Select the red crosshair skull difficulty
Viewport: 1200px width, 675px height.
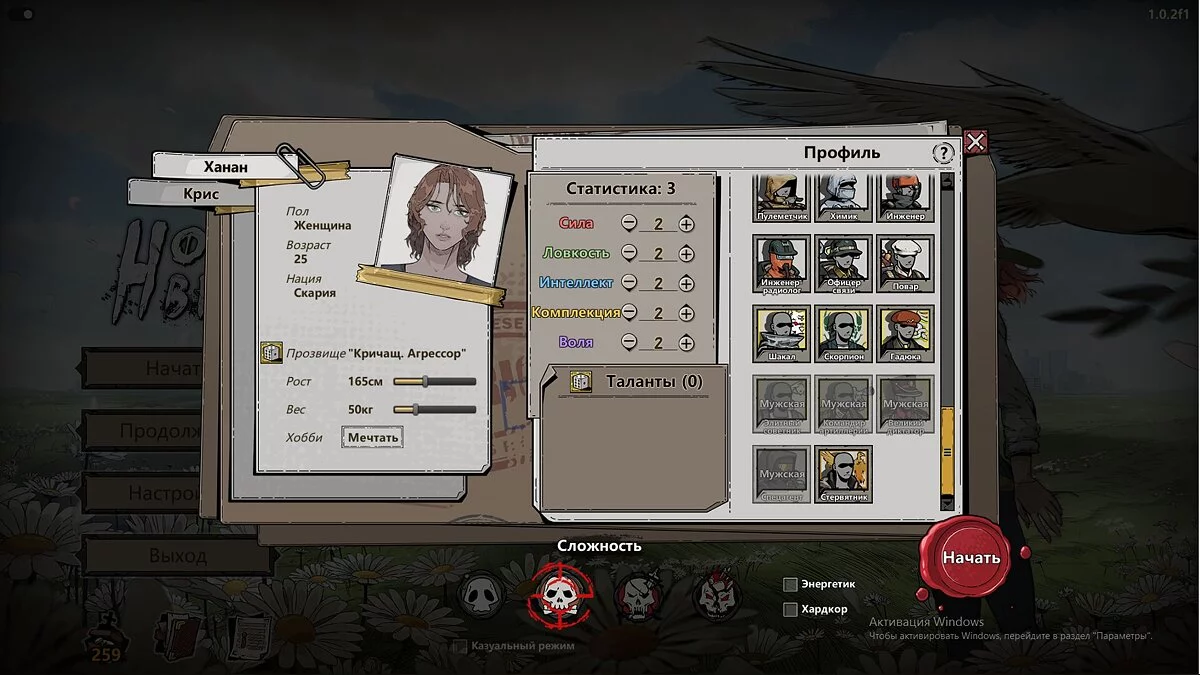(x=560, y=595)
